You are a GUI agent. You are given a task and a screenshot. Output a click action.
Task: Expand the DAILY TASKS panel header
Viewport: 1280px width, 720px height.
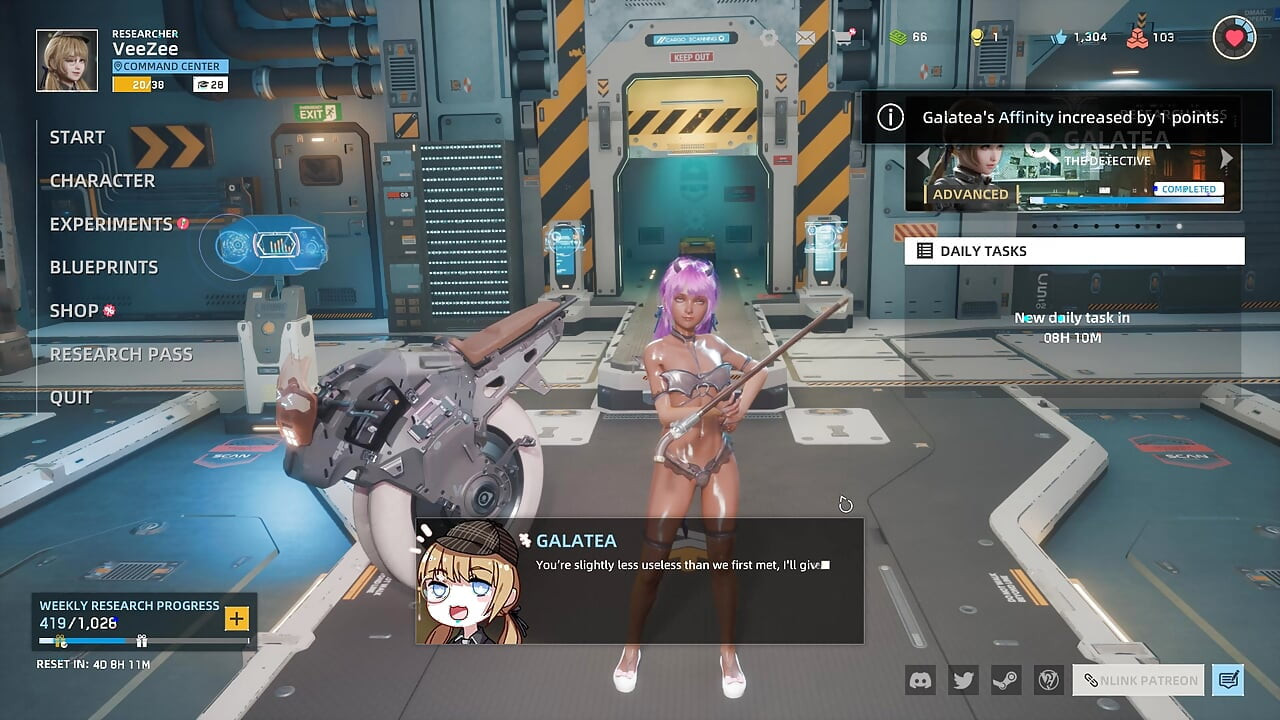(x=1074, y=251)
